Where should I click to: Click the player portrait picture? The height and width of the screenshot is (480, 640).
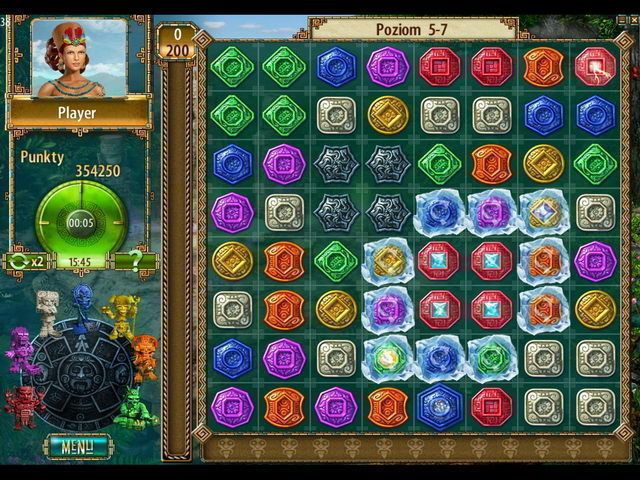click(x=79, y=57)
